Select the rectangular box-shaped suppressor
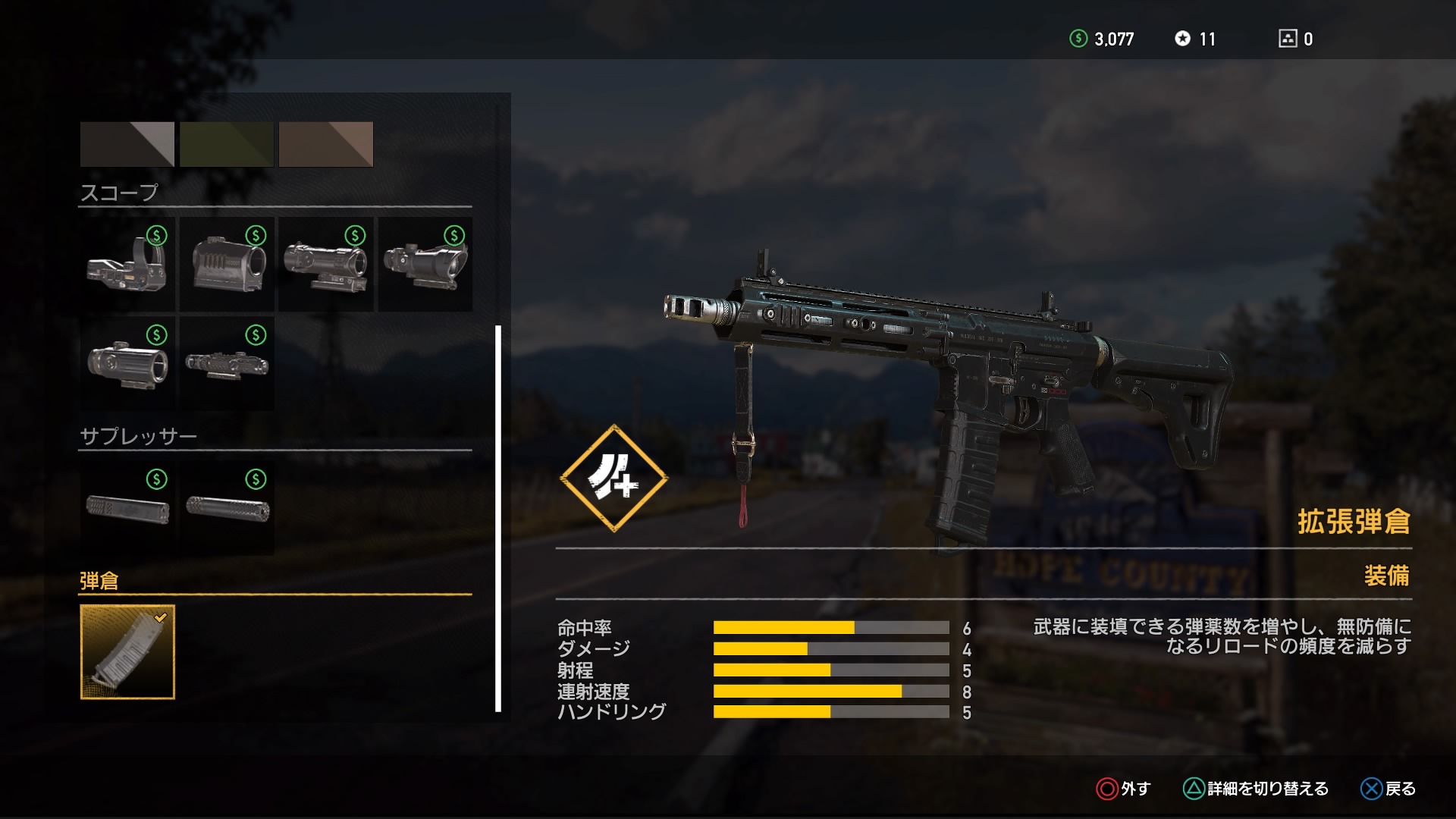The image size is (1456, 819). point(127,508)
